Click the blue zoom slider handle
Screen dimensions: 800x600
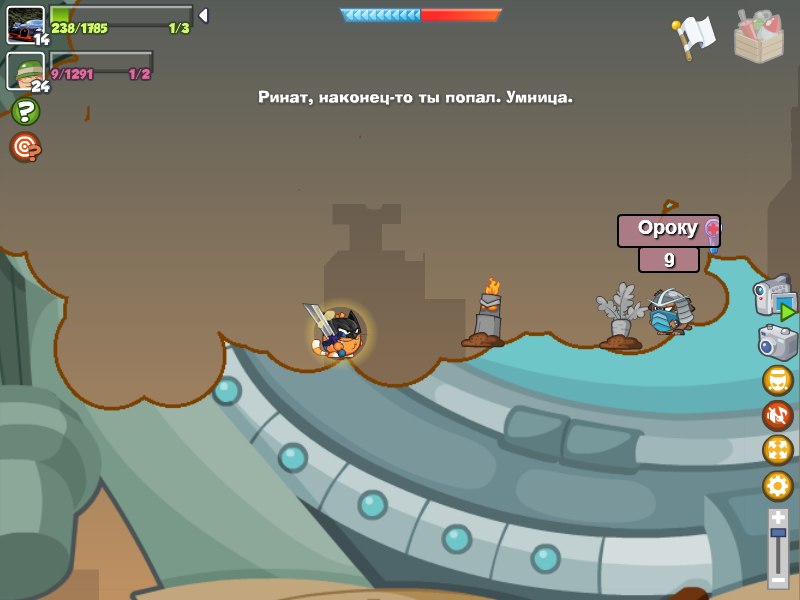[x=778, y=535]
